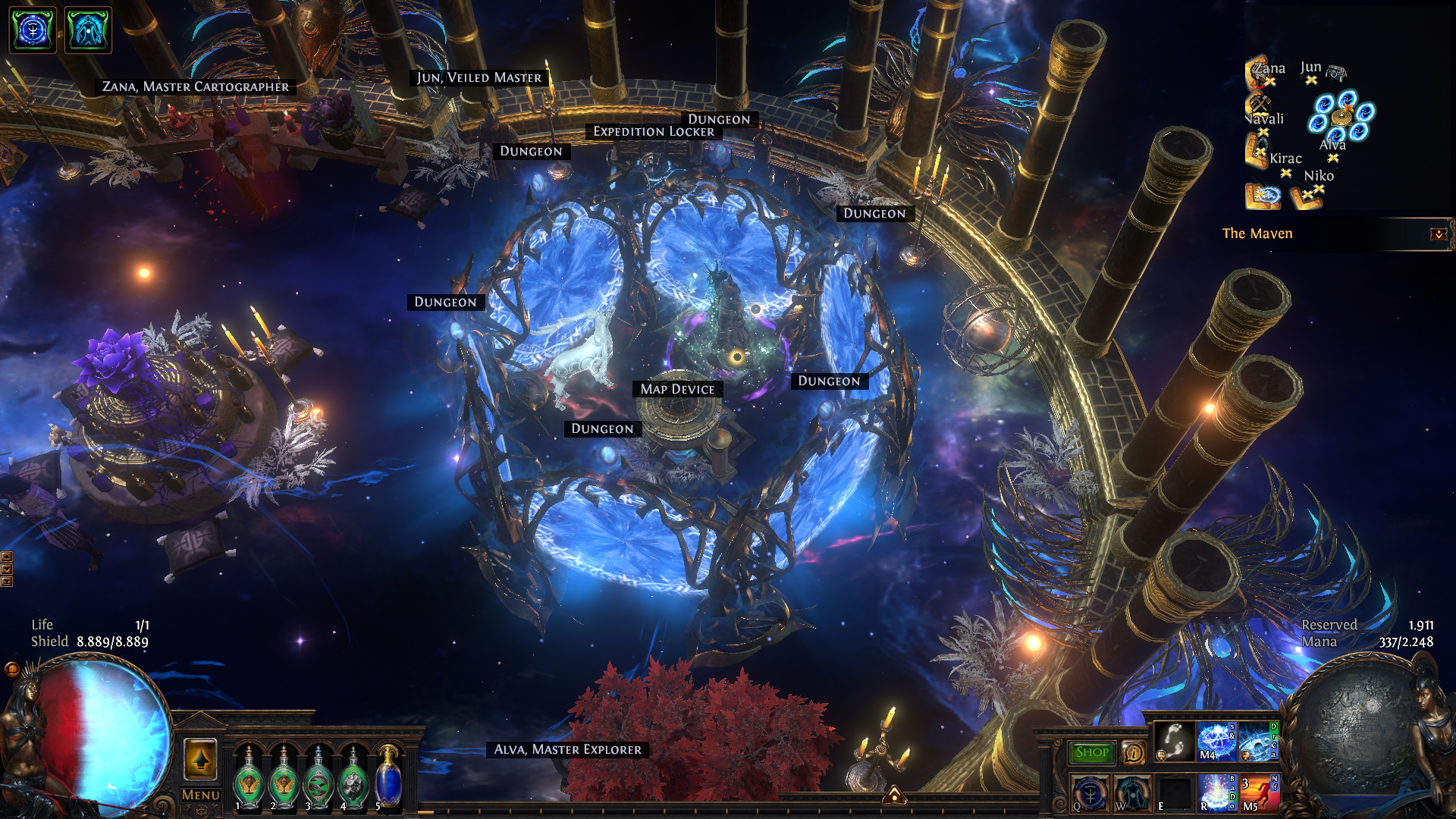Viewport: 1456px width, 819px height.
Task: Click the Map Device label
Action: tap(677, 389)
